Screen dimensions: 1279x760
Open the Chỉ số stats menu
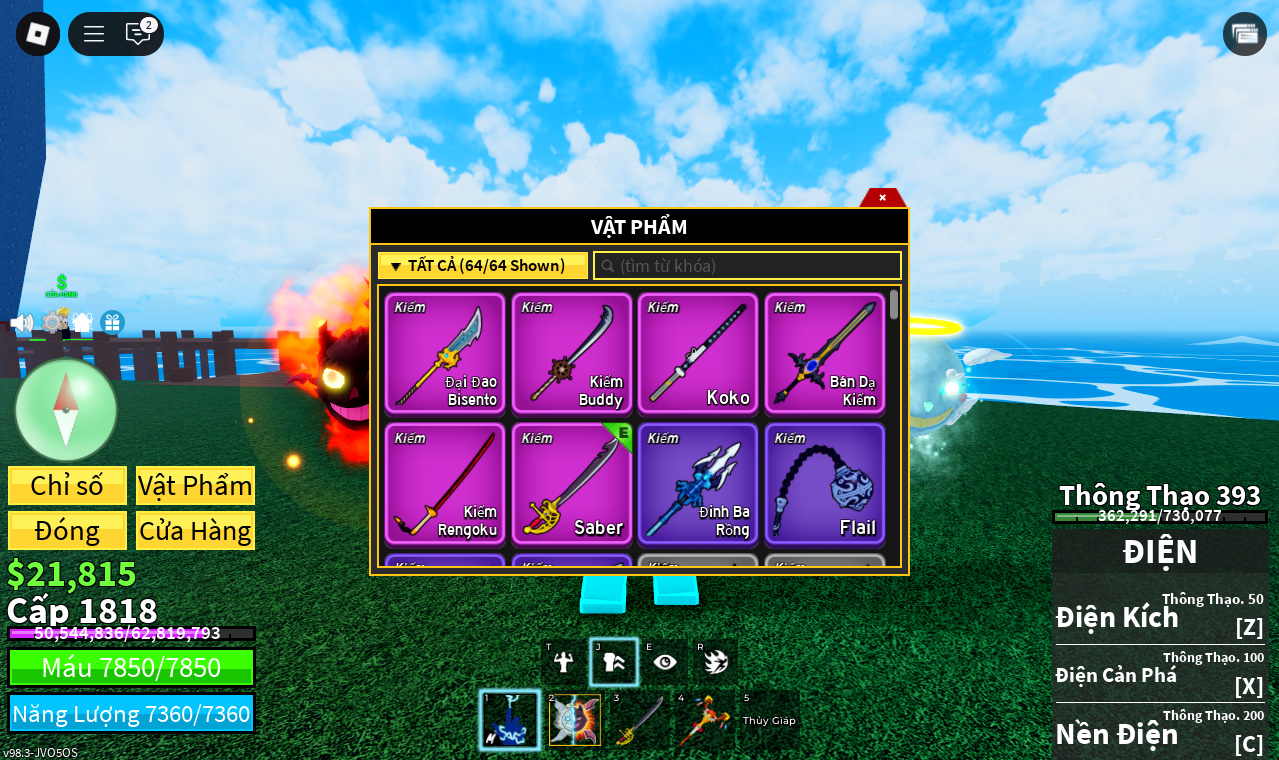tap(67, 486)
